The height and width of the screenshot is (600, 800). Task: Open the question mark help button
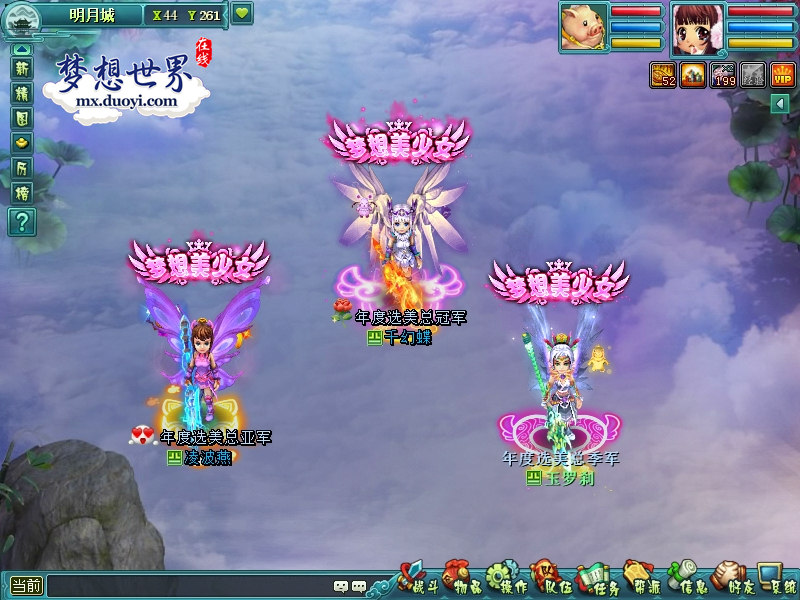(x=22, y=222)
